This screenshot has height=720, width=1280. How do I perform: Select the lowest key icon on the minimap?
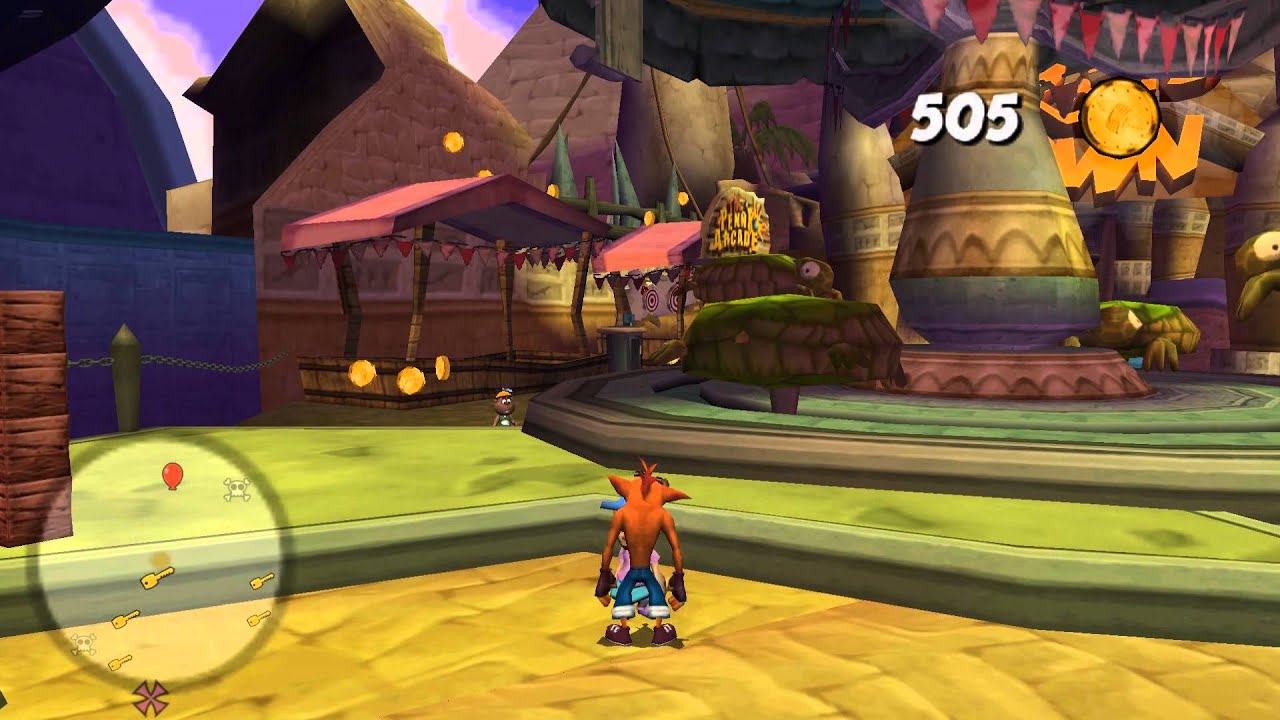click(x=121, y=662)
